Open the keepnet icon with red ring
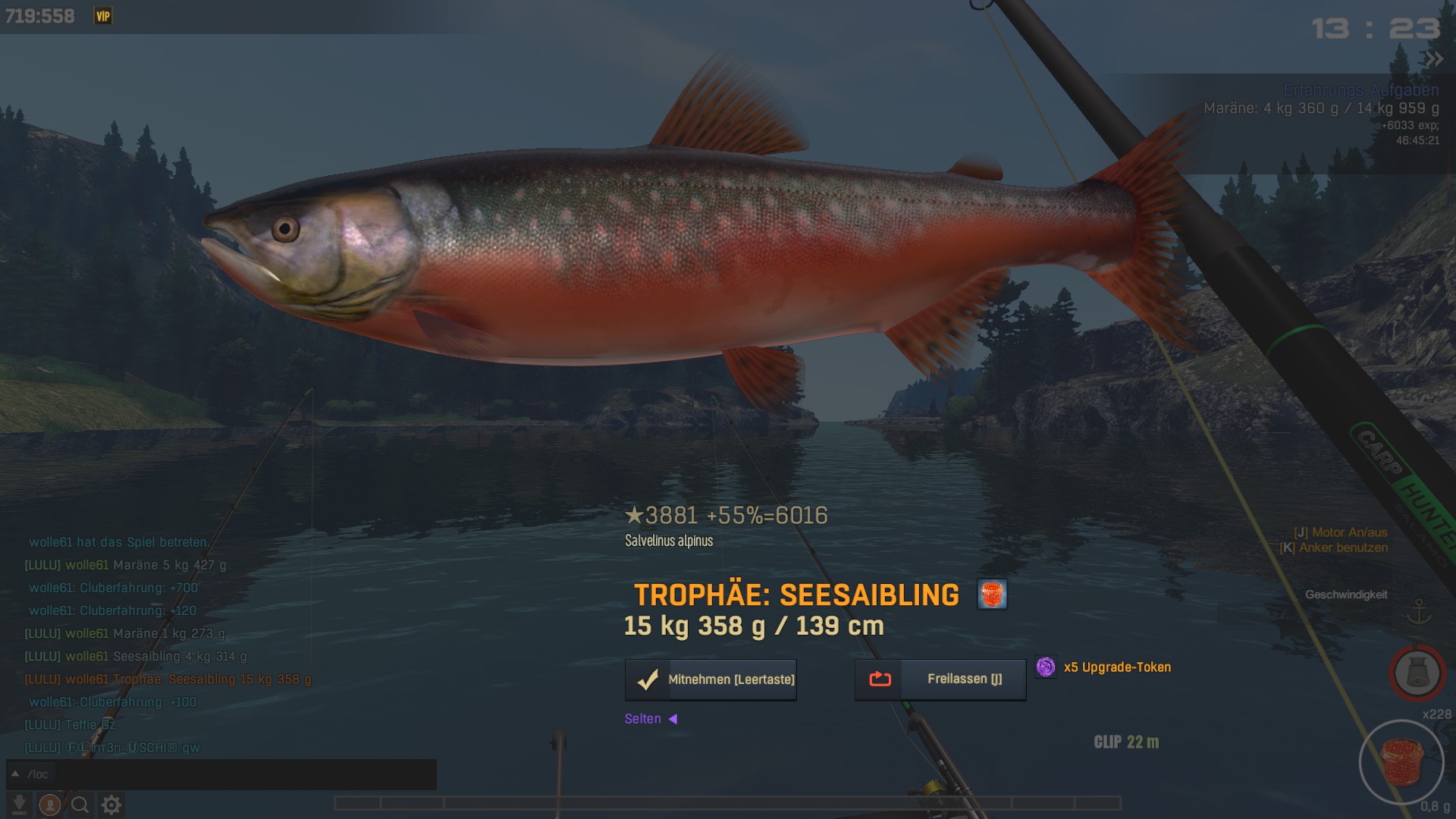The image size is (1456, 819). [1417, 673]
